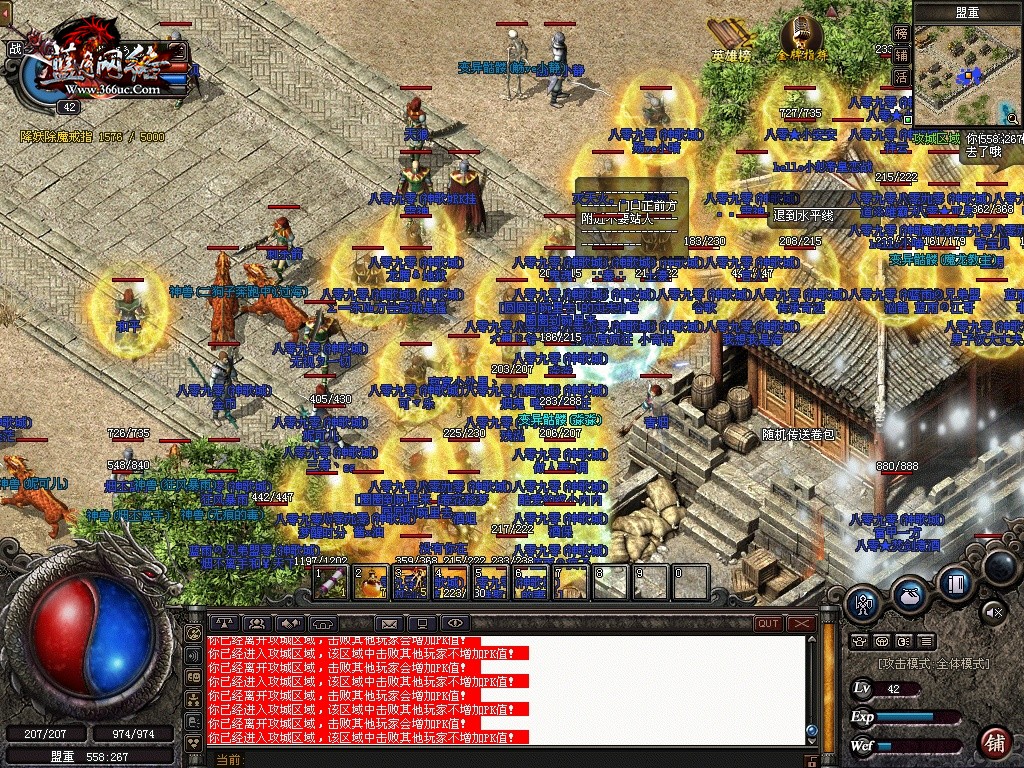Open the blue book skills button

955,582
